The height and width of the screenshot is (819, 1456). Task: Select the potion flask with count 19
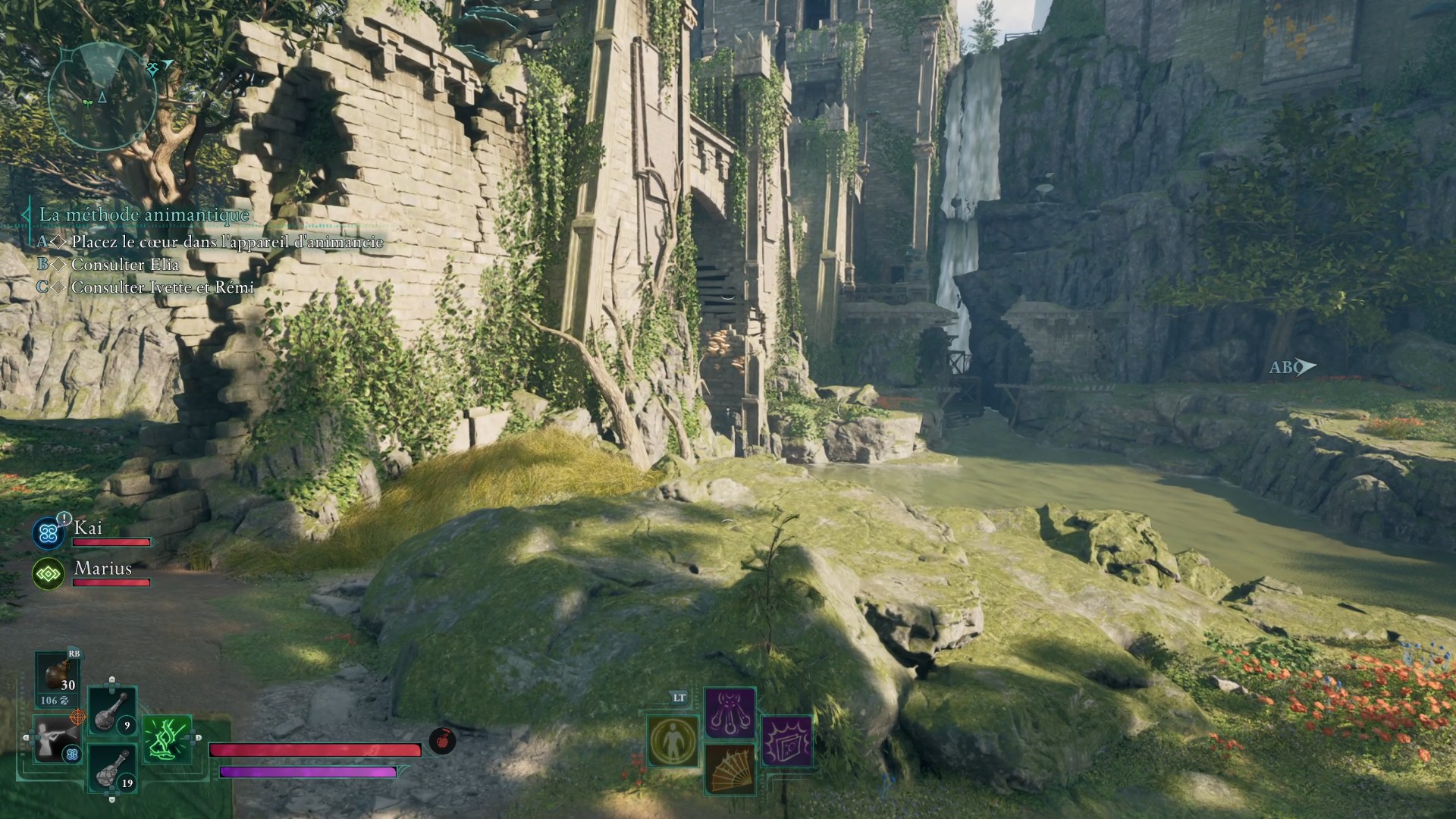[x=112, y=767]
